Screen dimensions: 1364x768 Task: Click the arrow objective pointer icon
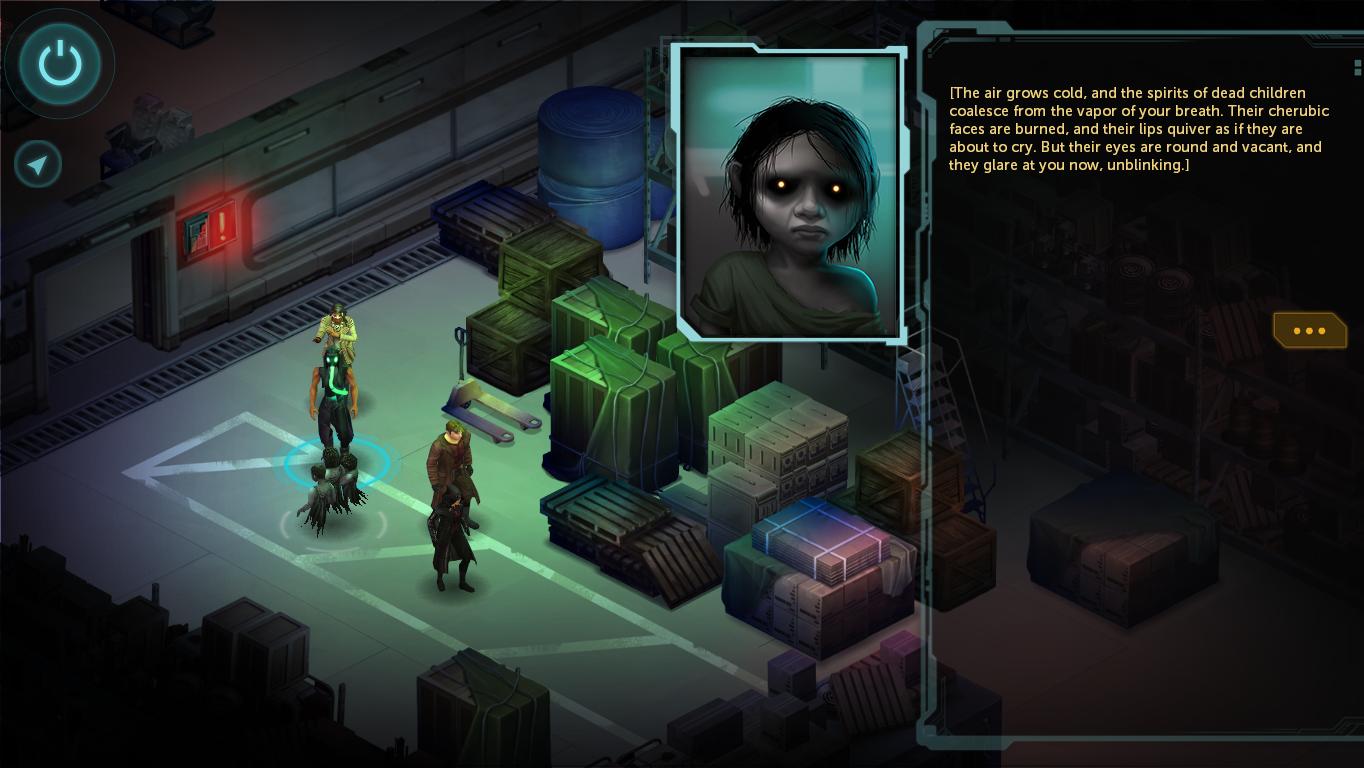click(x=39, y=165)
